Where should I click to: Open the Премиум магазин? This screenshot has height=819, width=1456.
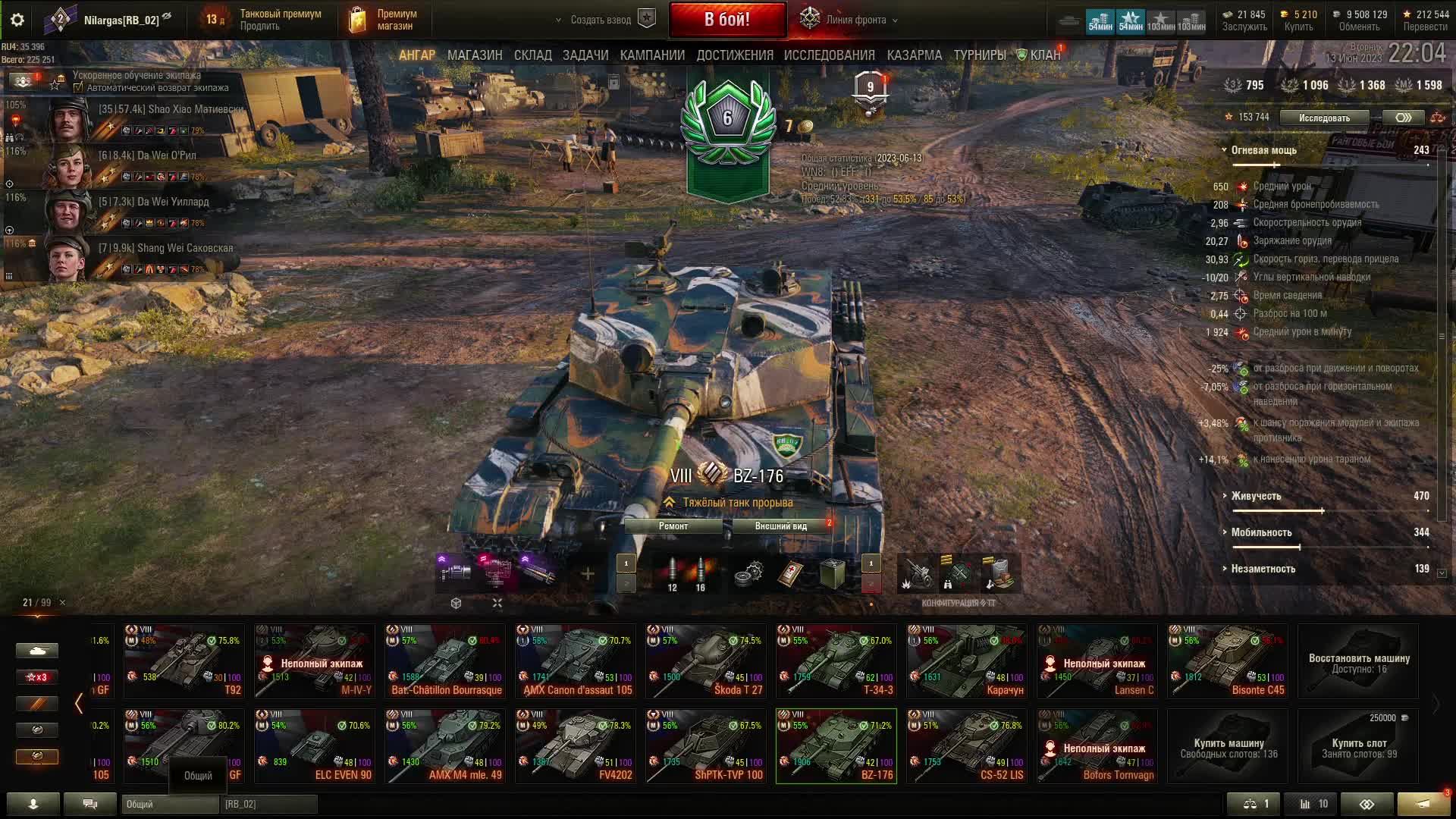[x=384, y=20]
